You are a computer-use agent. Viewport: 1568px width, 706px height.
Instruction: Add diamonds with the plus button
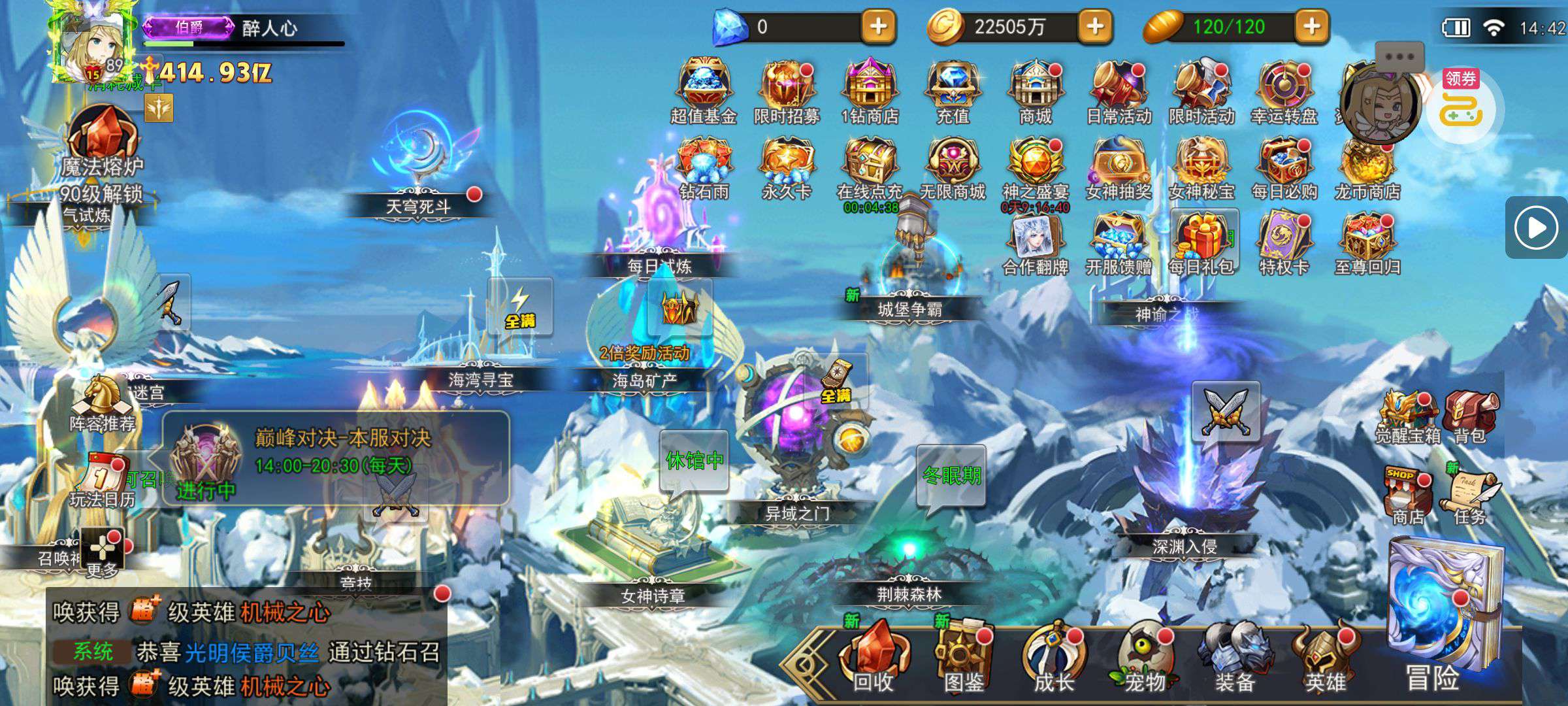pos(878,27)
